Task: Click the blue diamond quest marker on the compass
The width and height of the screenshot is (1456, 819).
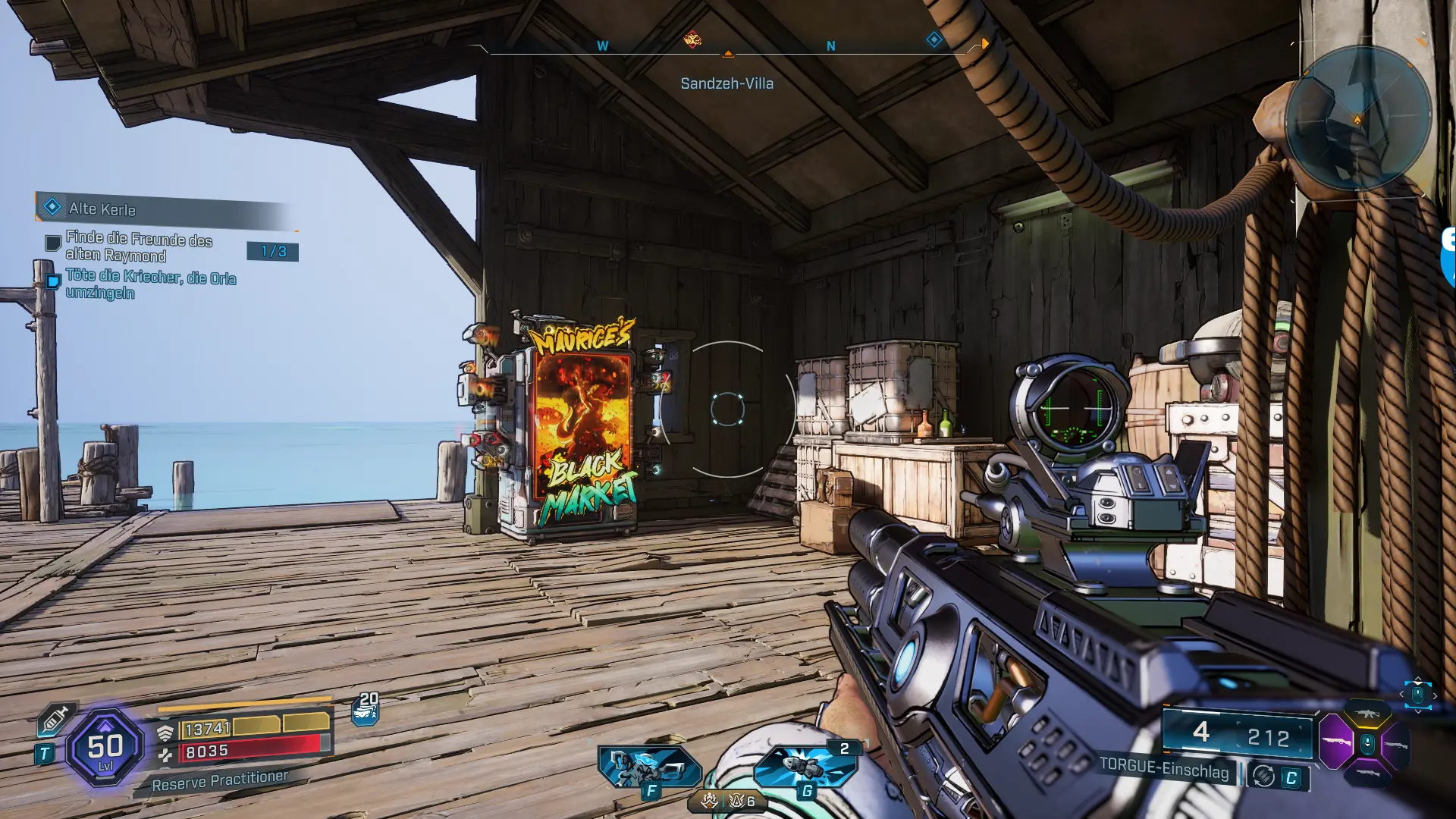Action: [x=934, y=39]
